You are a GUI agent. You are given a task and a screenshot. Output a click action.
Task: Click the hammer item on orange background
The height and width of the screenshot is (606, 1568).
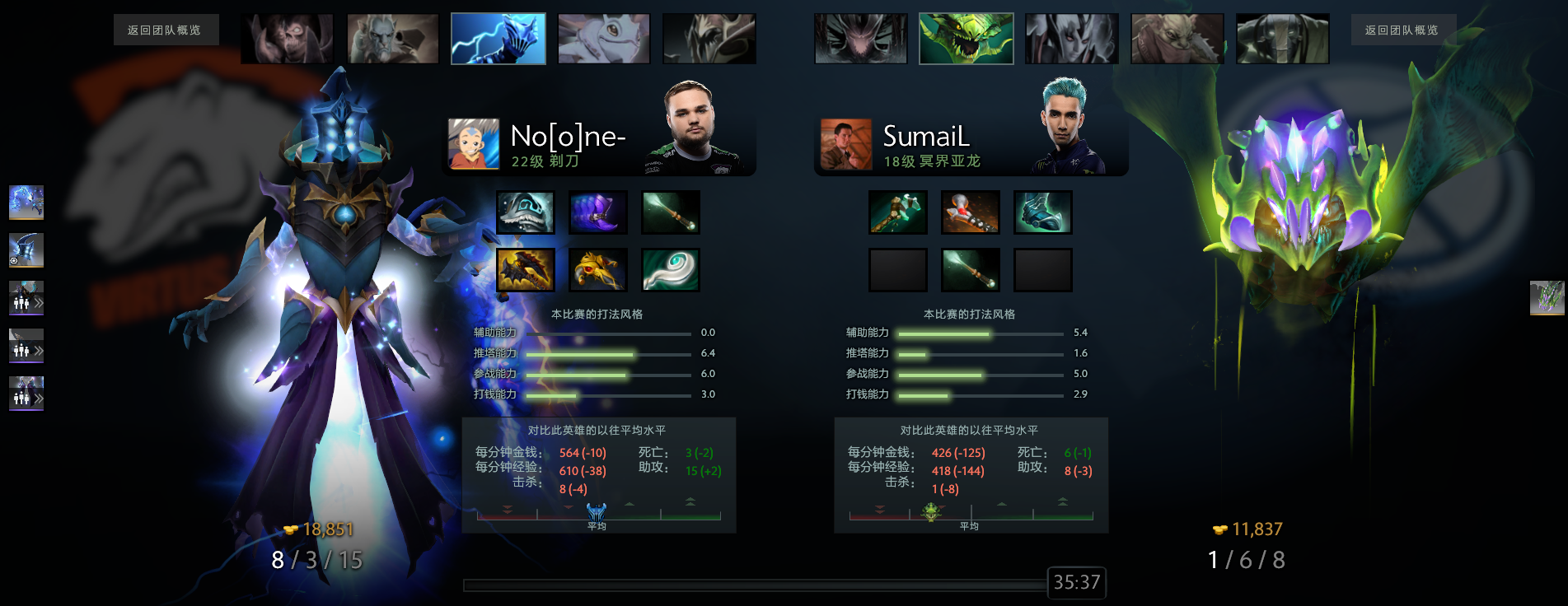971,212
